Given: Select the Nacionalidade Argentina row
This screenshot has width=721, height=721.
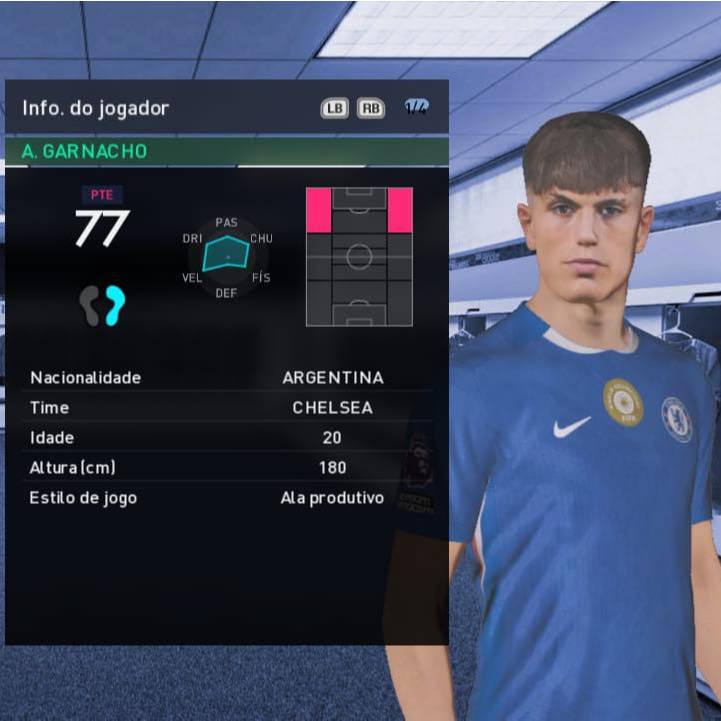Looking at the screenshot, I should (227, 378).
